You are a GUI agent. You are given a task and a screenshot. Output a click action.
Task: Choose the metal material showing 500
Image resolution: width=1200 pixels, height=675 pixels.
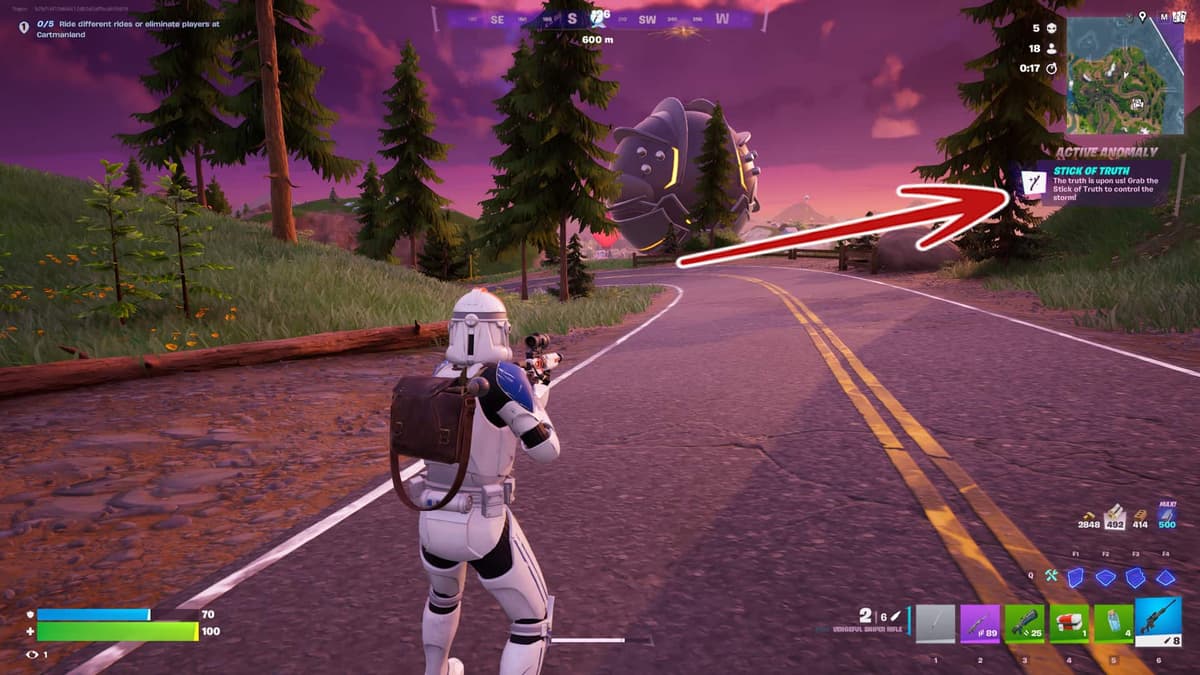[1166, 517]
